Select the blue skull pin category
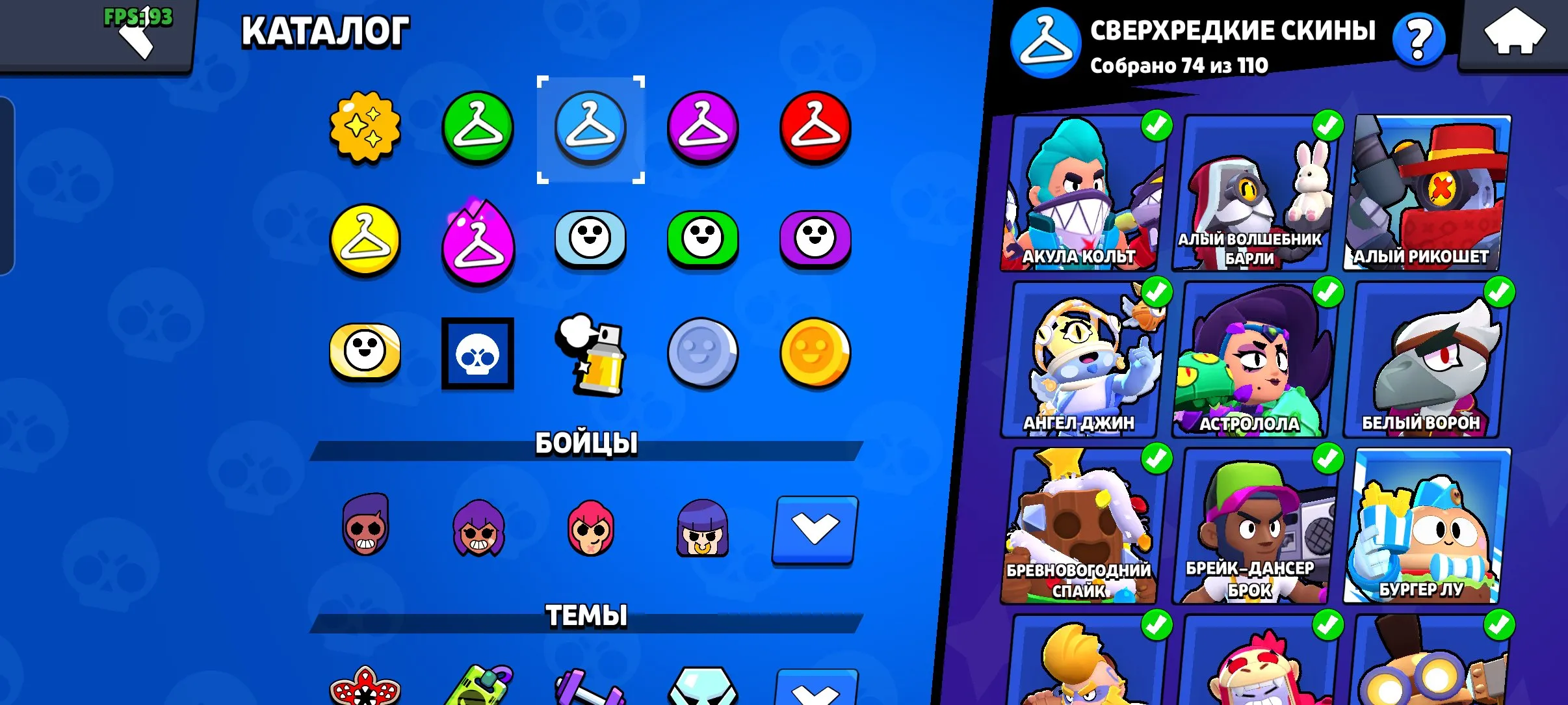 (478, 352)
